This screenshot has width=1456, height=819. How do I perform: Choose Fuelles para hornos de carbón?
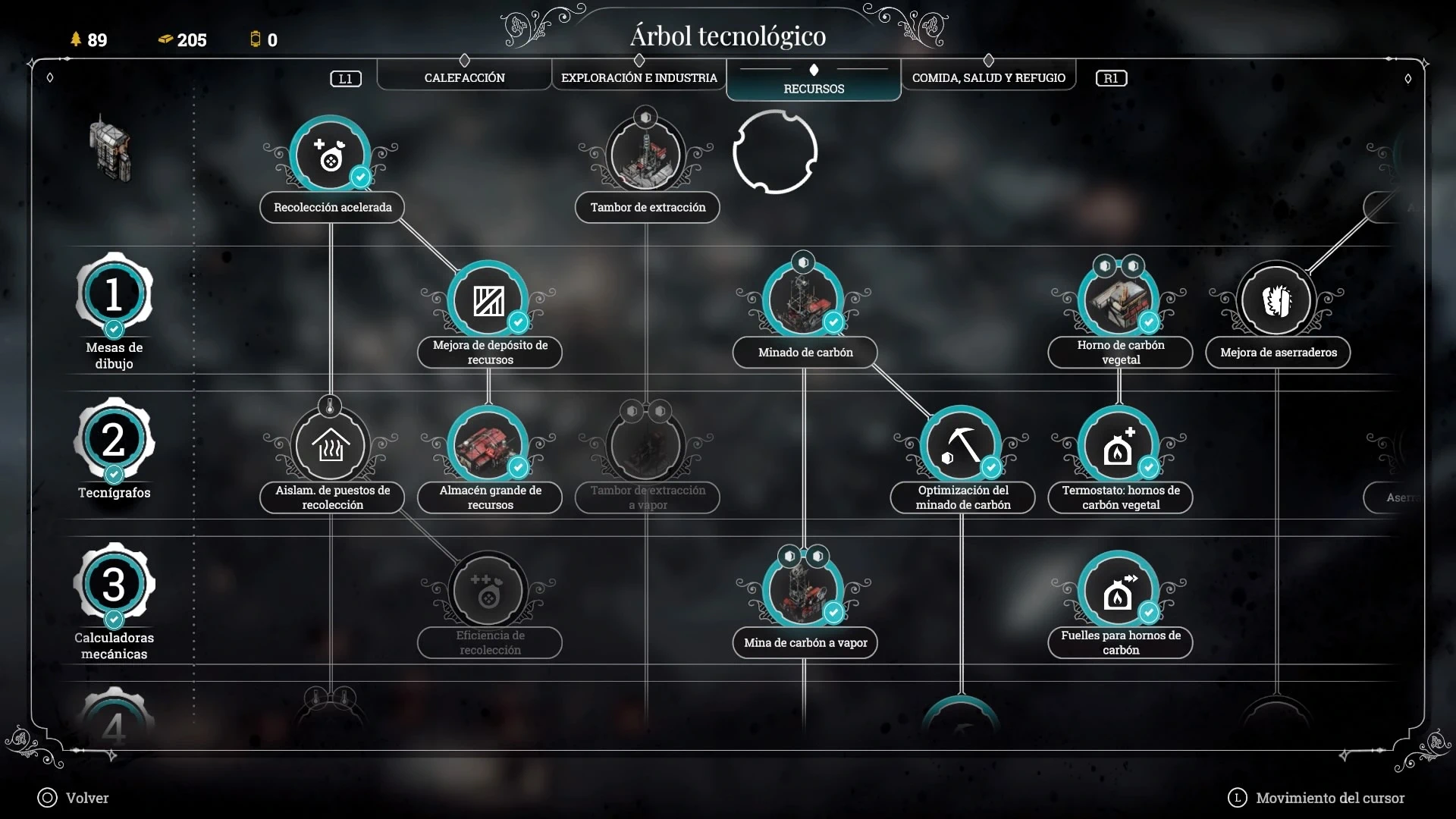(x=1119, y=591)
